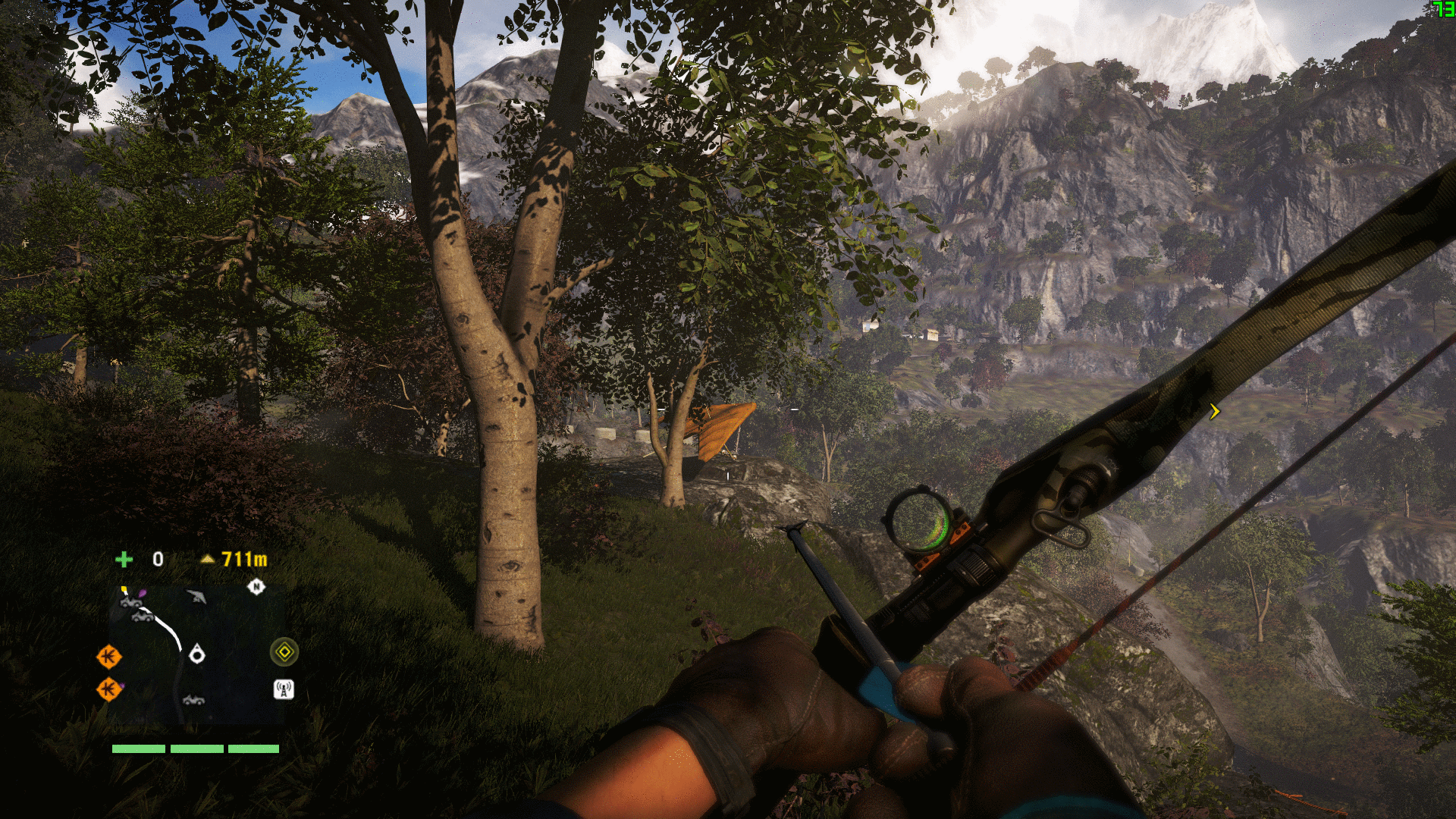The image size is (1456, 819).
Task: Click the yellow diamond objective marker
Action: 284,651
